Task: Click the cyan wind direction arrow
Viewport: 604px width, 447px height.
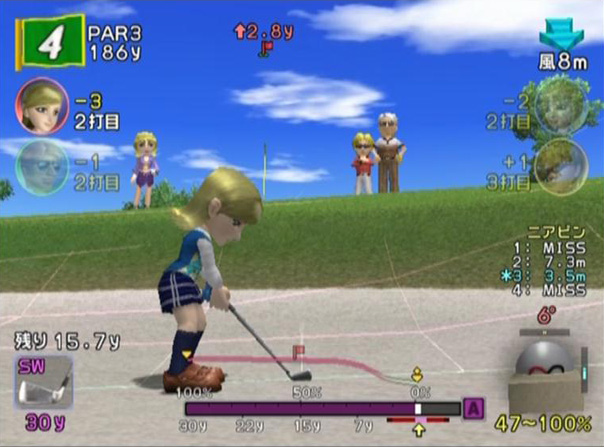Action: pyautogui.click(x=560, y=37)
